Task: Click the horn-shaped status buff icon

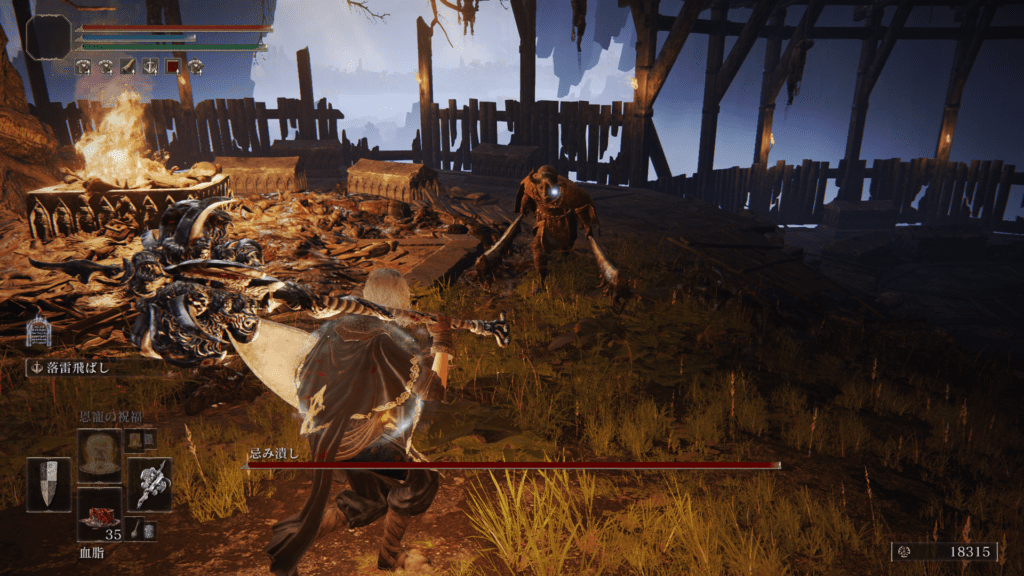Action: pos(128,67)
